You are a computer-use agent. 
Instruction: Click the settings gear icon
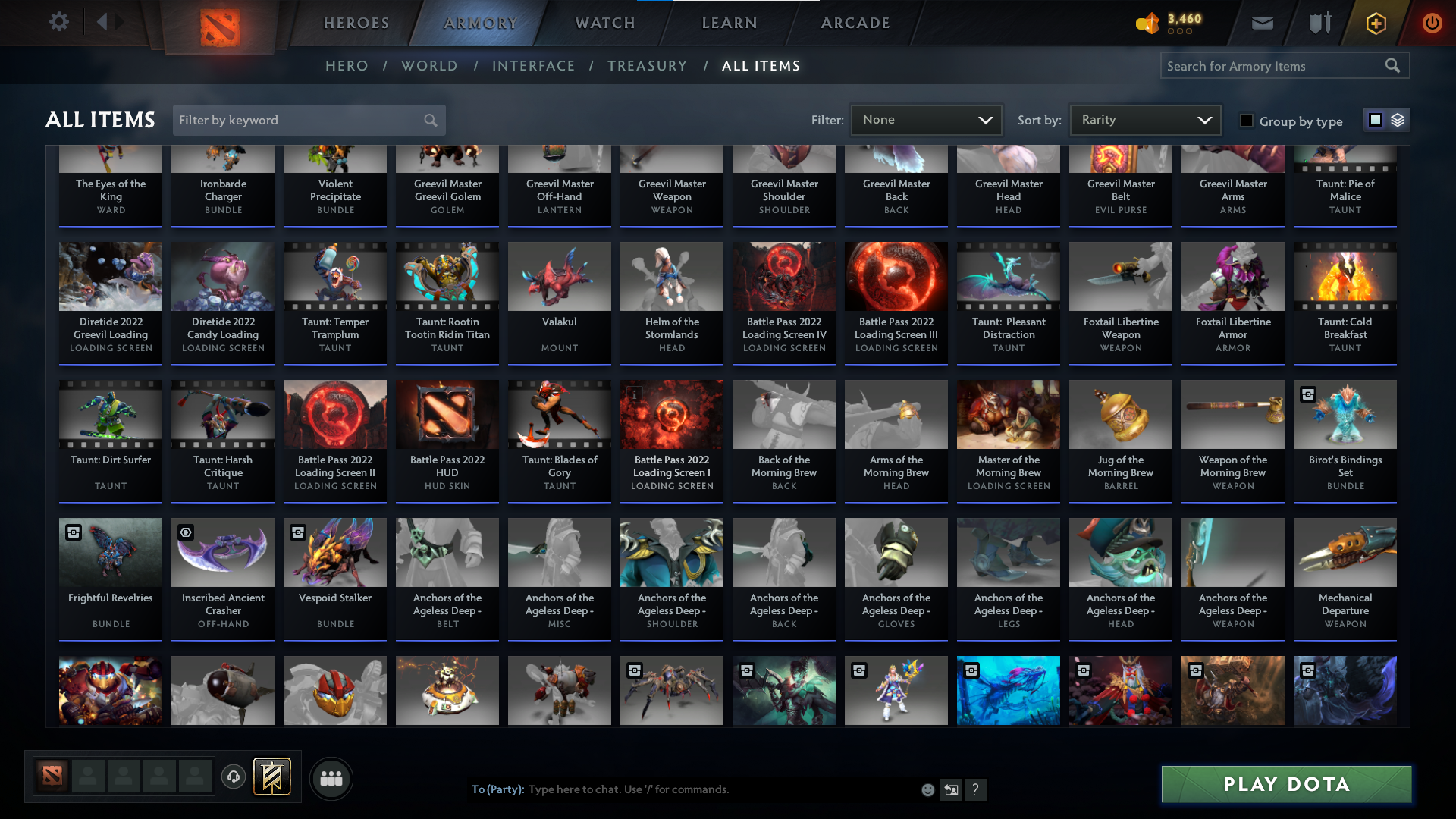click(59, 21)
